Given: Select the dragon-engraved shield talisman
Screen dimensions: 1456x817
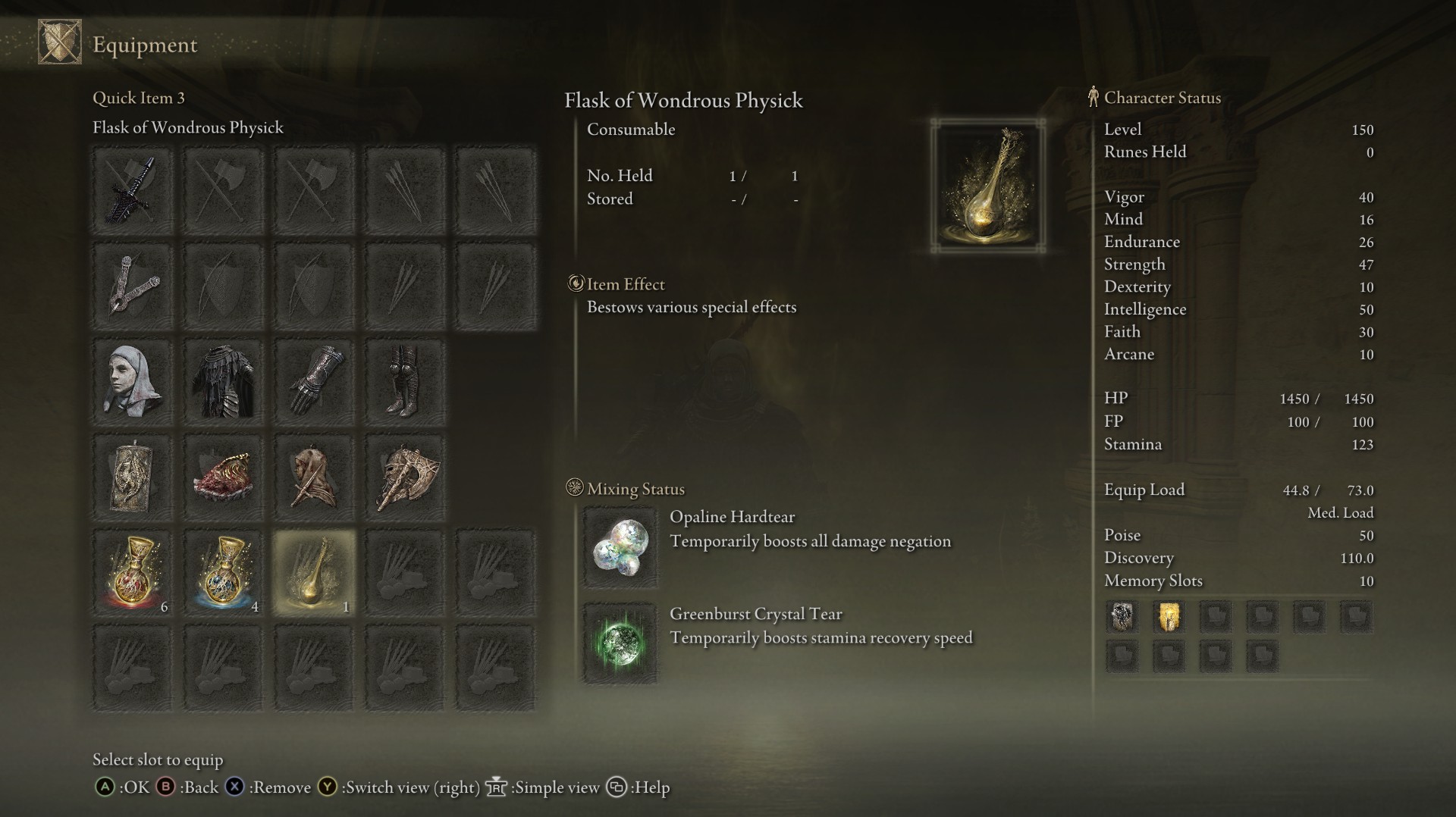Looking at the screenshot, I should click(x=133, y=477).
